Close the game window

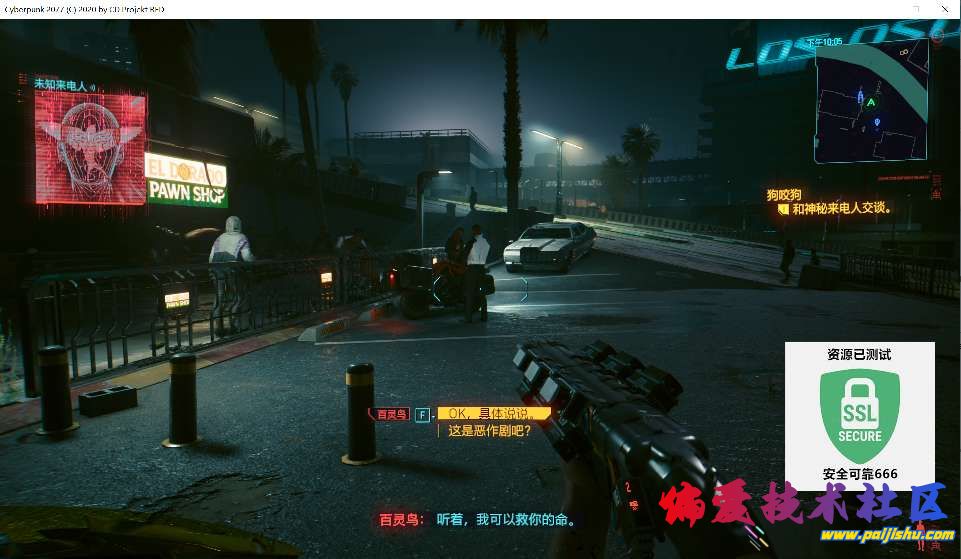tap(944, 8)
